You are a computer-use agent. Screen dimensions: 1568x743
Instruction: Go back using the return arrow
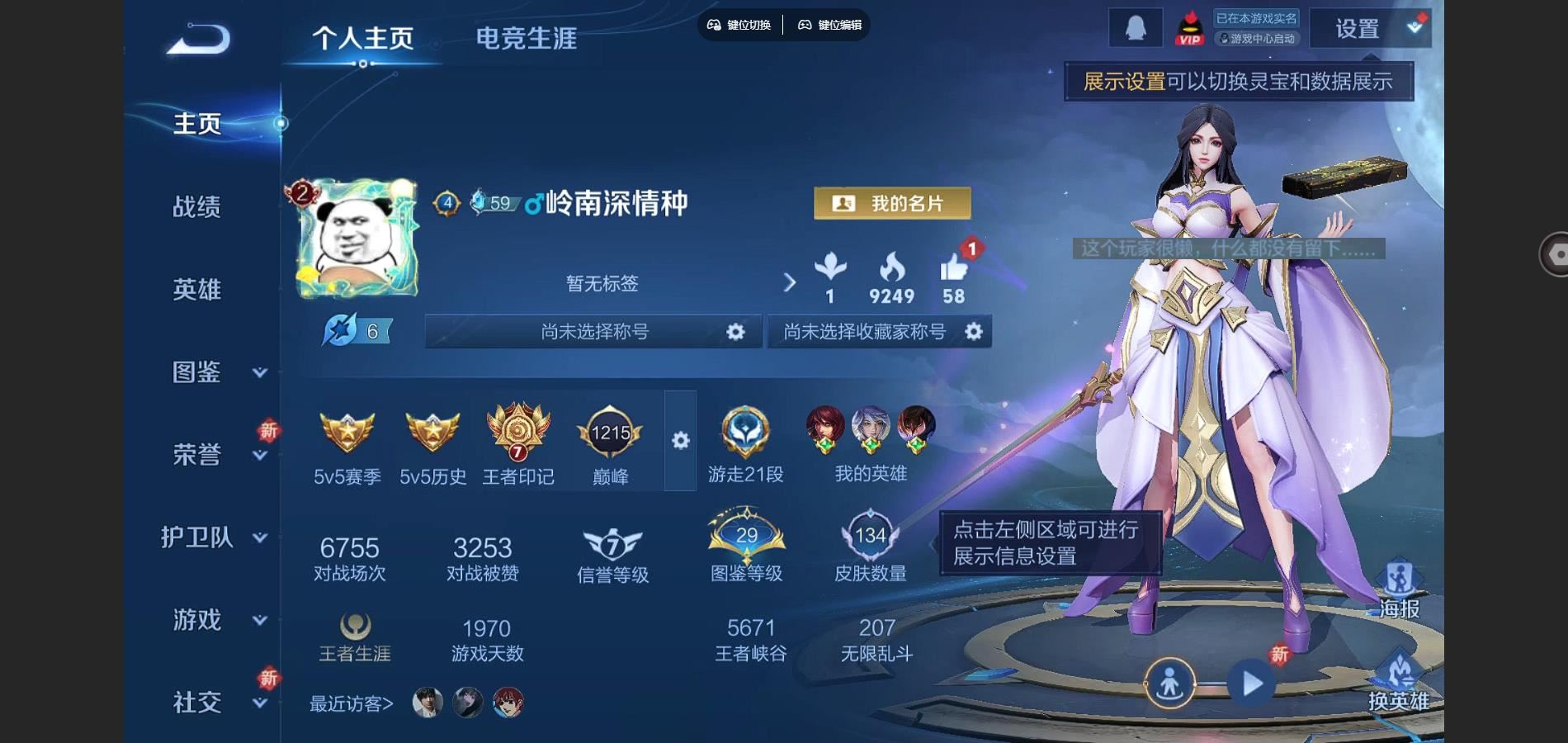[199, 39]
